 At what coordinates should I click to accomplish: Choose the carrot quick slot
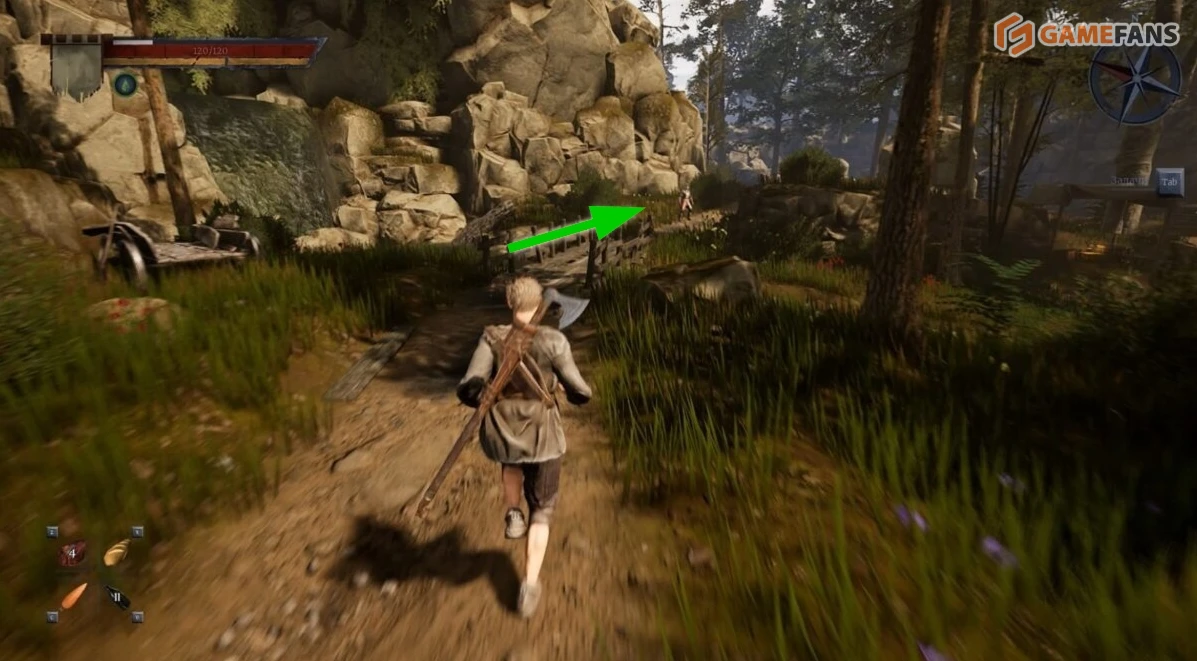[x=73, y=596]
